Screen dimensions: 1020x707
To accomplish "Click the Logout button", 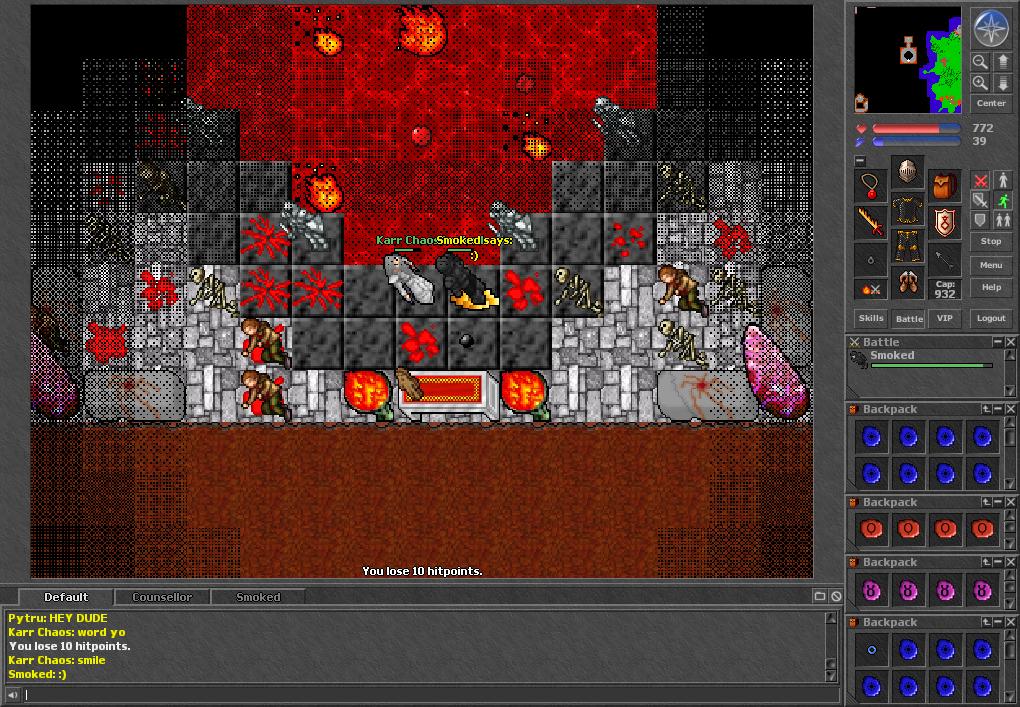I will 990,318.
